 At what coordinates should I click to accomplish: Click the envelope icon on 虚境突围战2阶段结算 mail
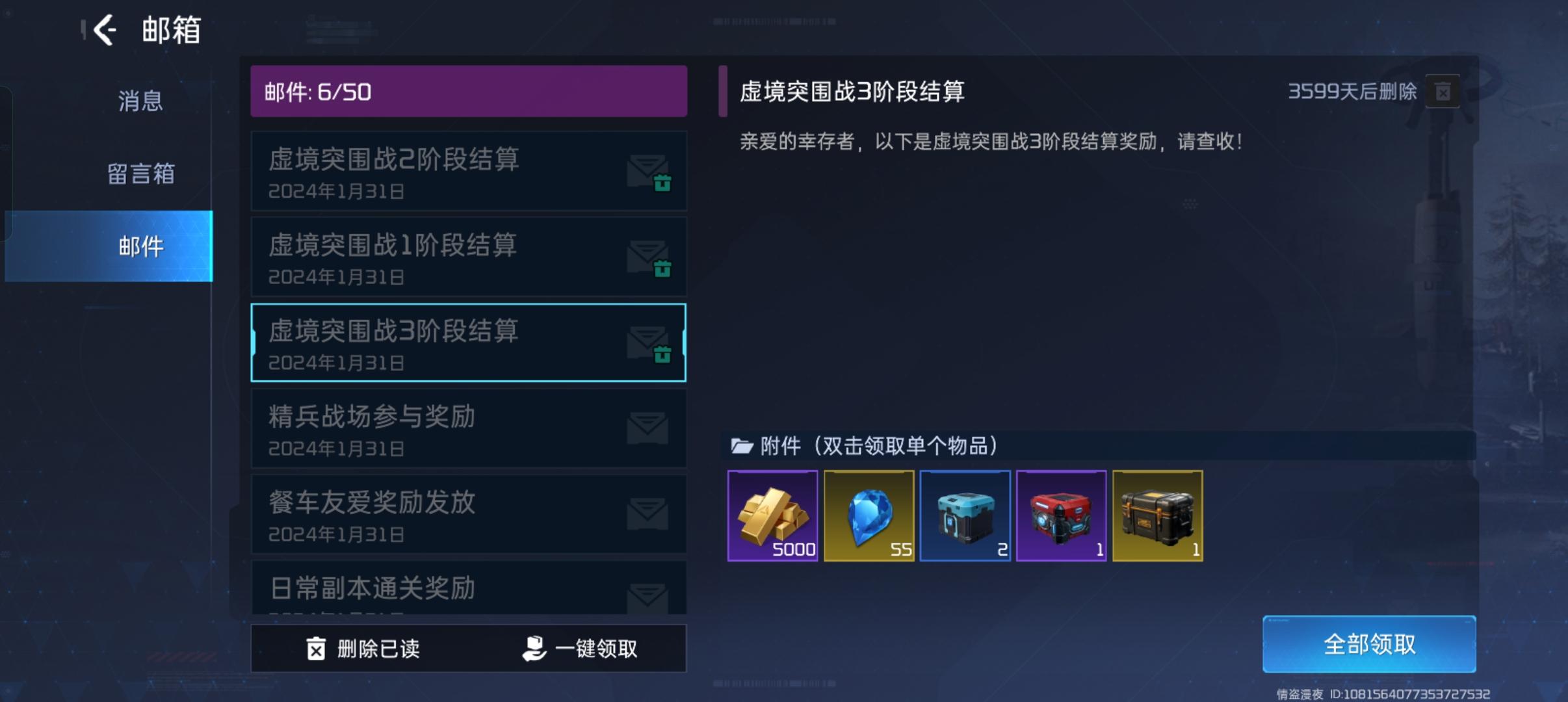(x=647, y=172)
